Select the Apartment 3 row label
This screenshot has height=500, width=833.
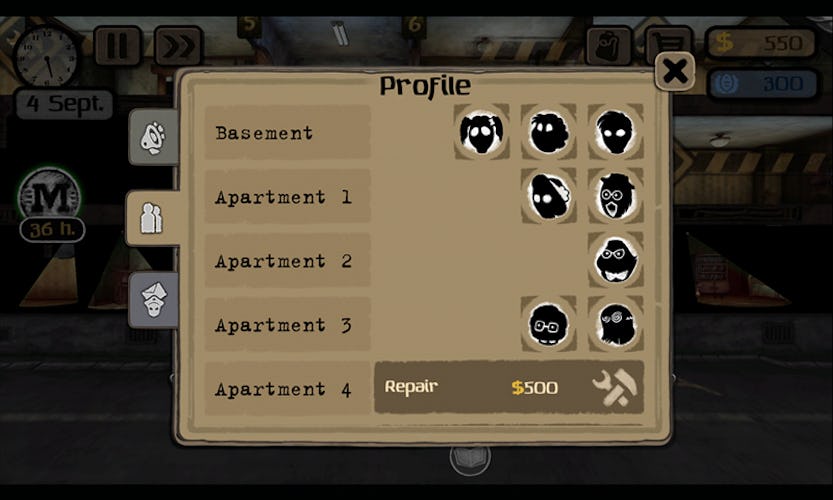287,325
